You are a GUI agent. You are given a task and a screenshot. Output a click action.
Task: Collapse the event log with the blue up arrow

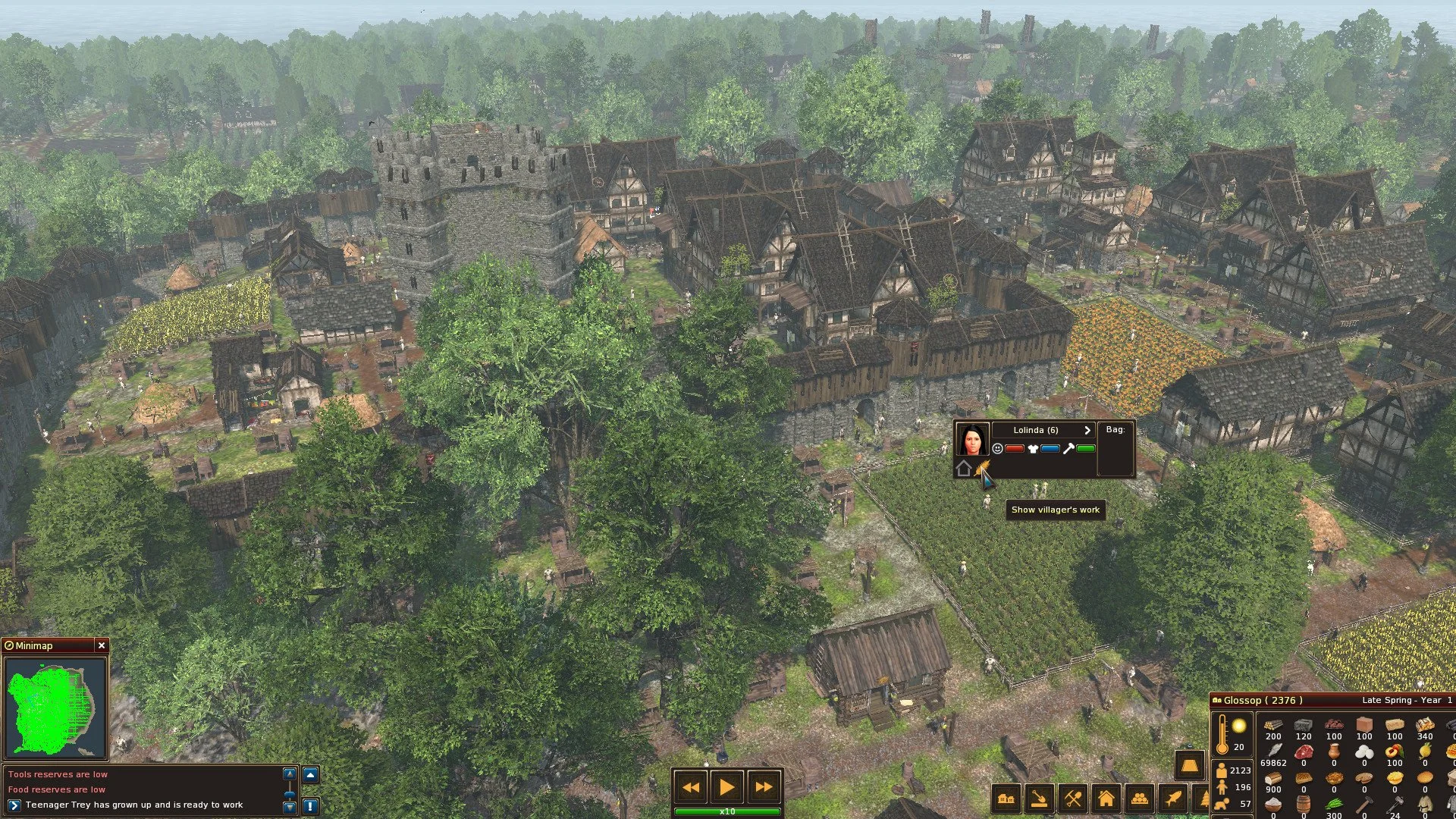[312, 773]
